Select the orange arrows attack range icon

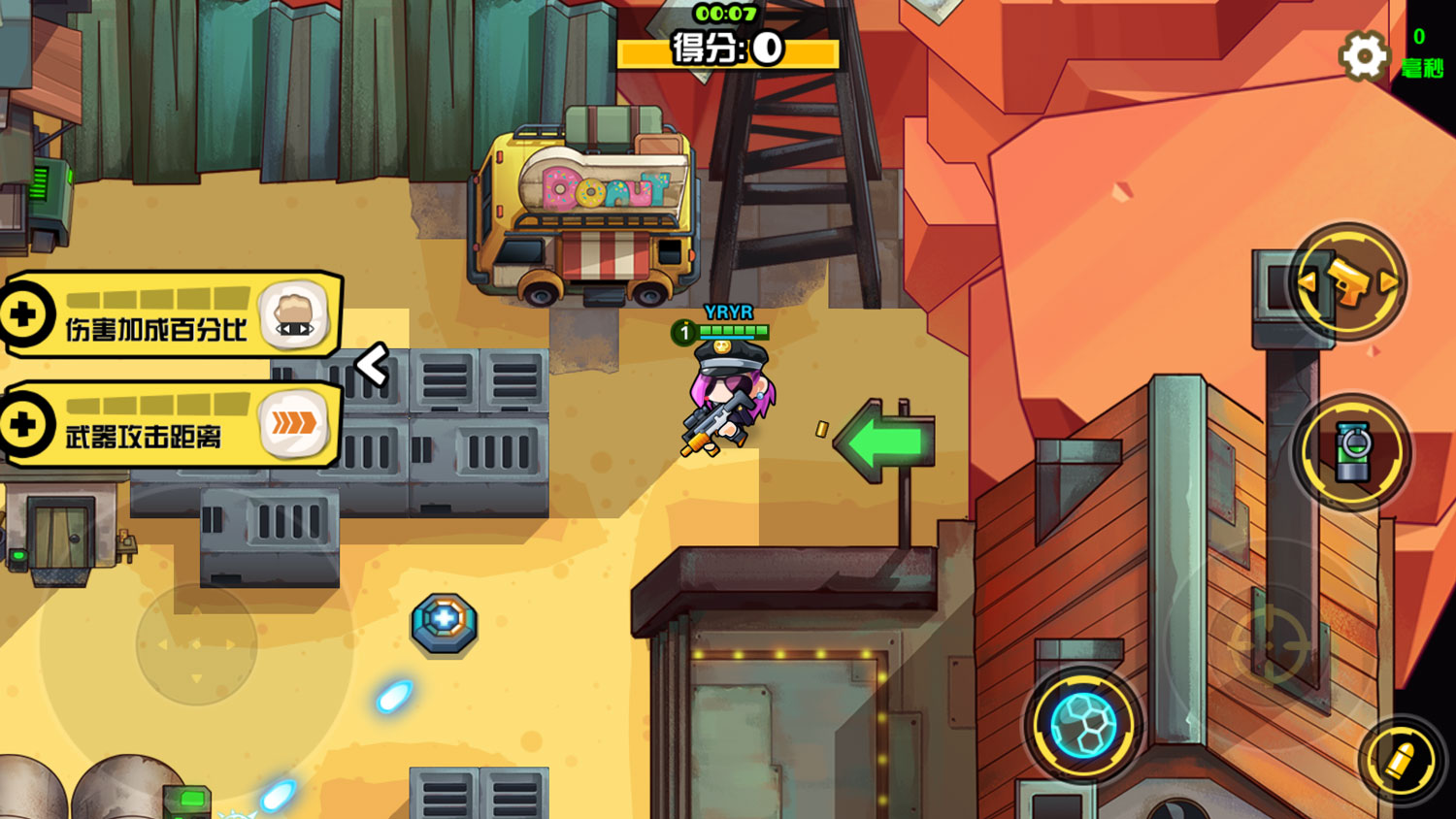coord(294,423)
